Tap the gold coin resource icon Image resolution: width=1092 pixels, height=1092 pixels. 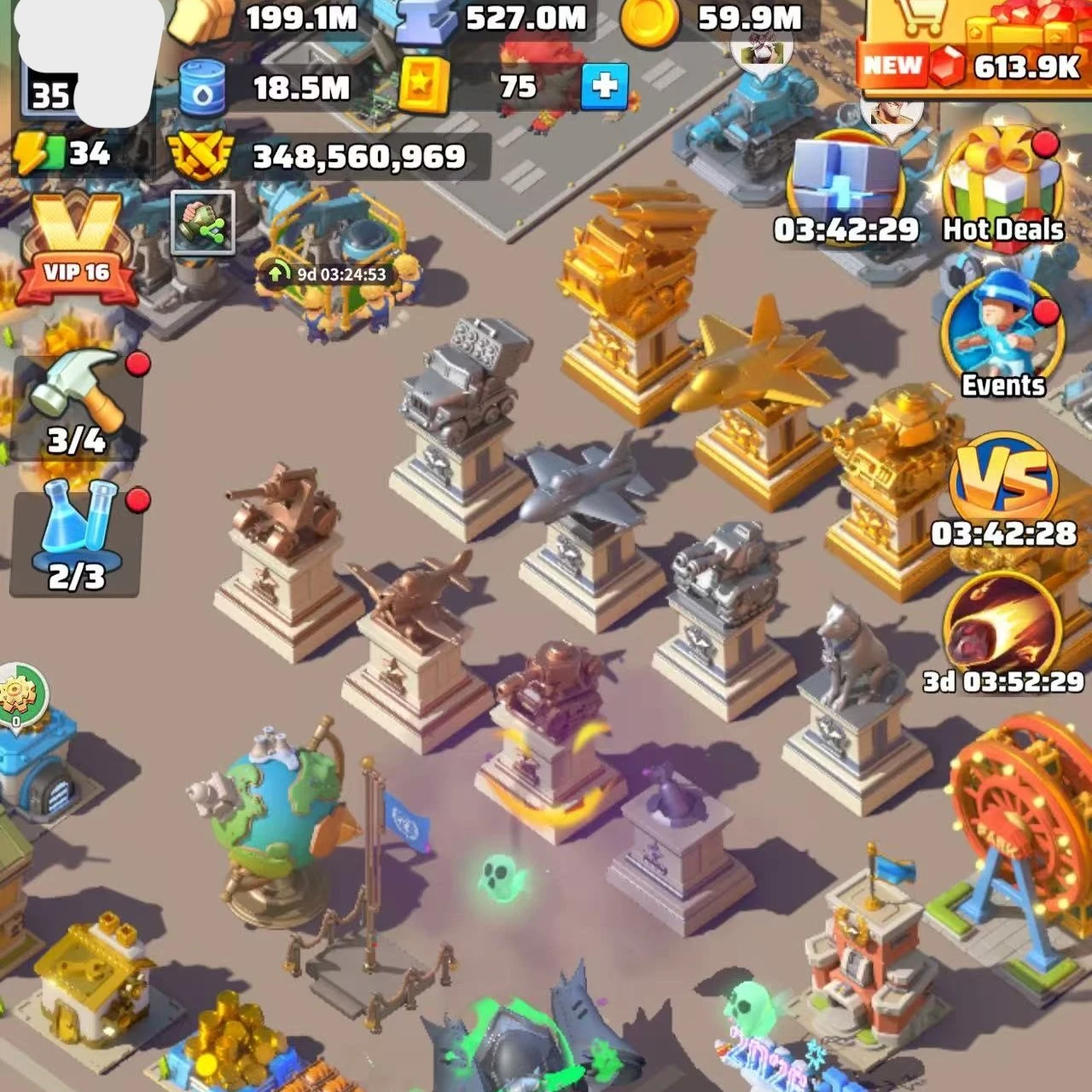[x=648, y=19]
